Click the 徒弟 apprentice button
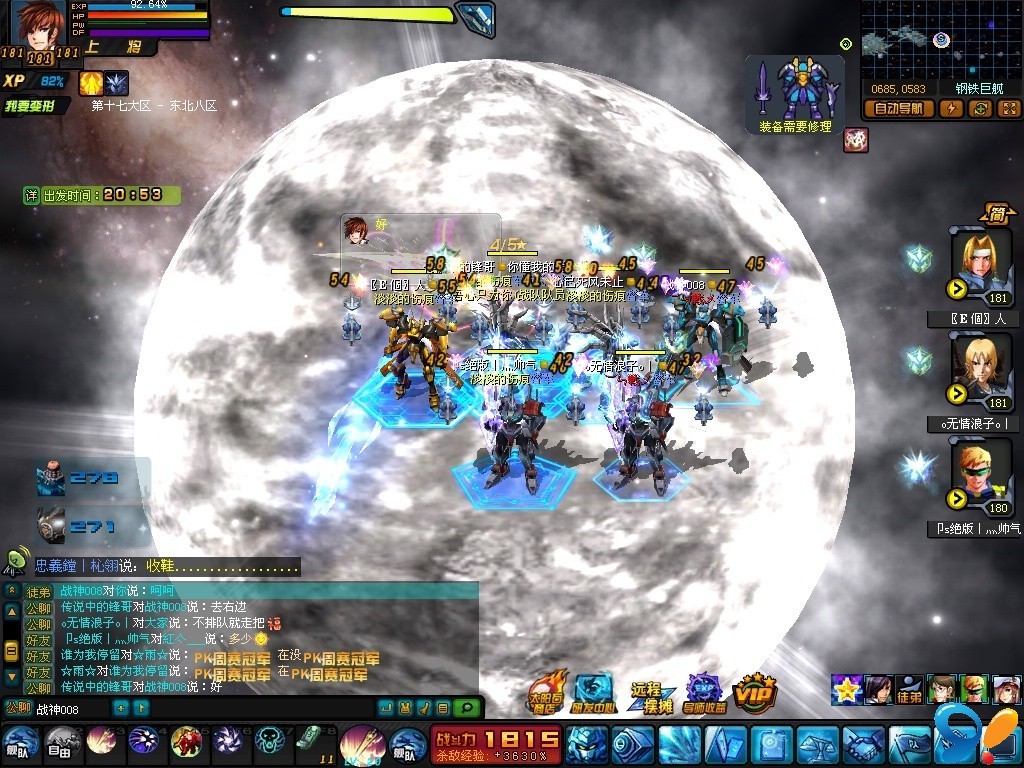This screenshot has height=768, width=1024. pos(909,691)
